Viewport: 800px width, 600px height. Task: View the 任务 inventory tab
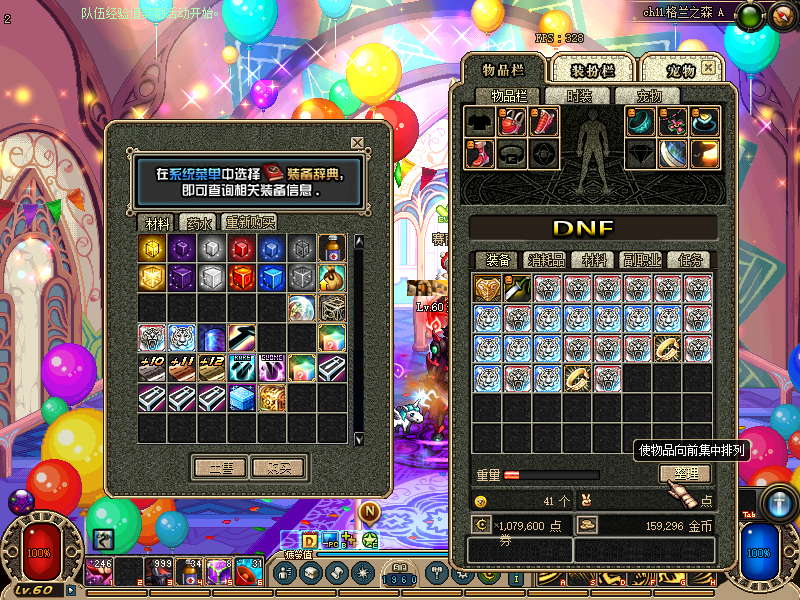[x=688, y=260]
